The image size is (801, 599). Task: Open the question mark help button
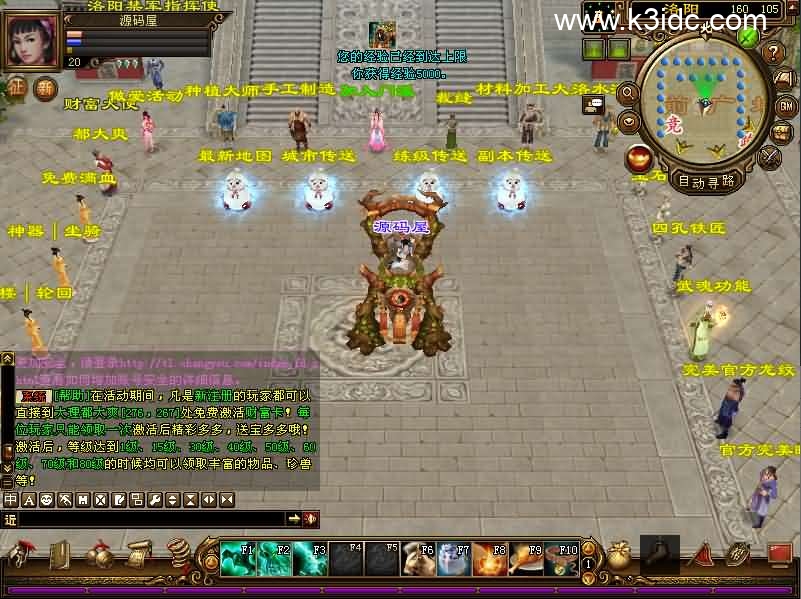point(773,52)
